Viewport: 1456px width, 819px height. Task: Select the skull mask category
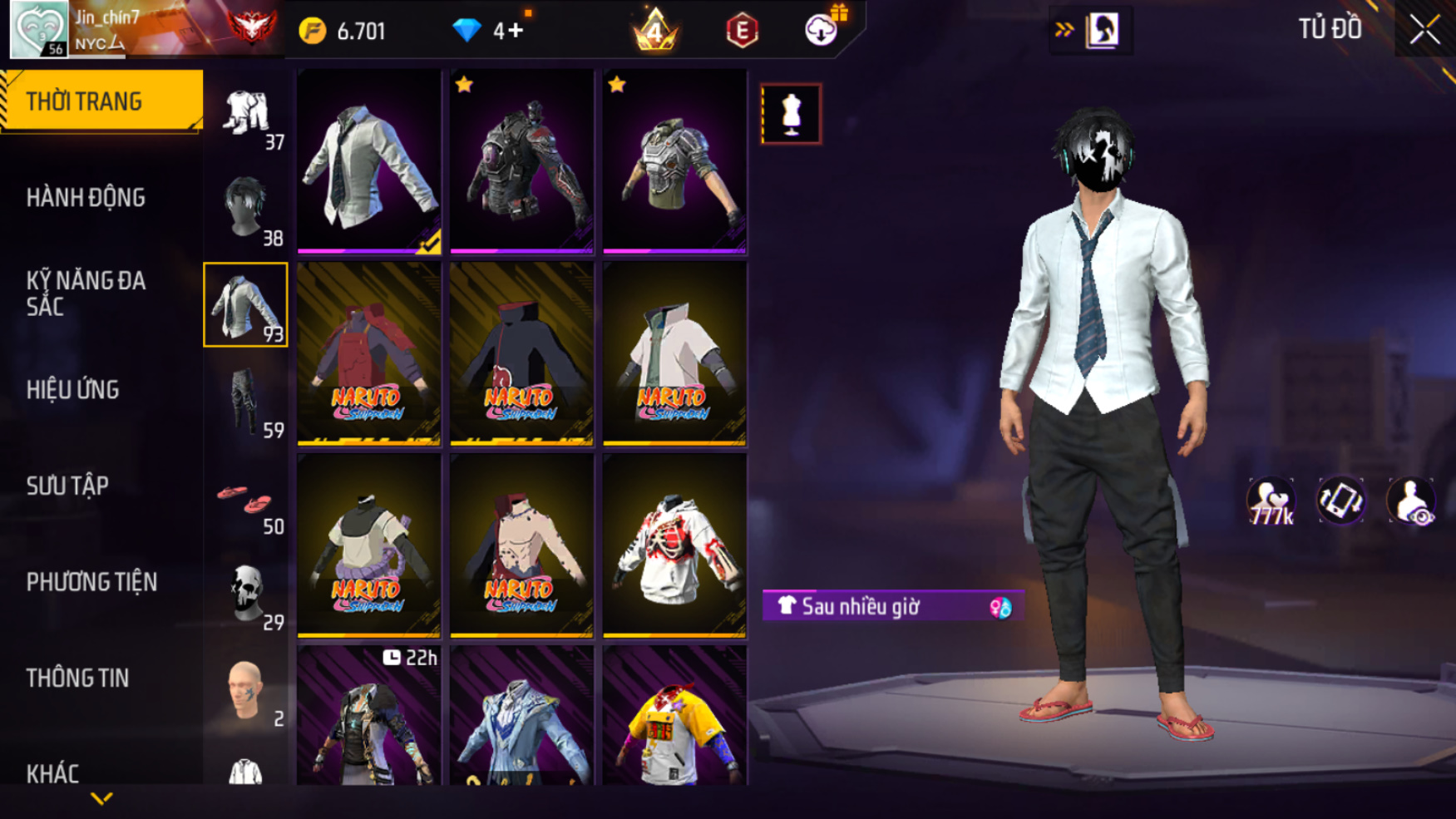tap(245, 593)
